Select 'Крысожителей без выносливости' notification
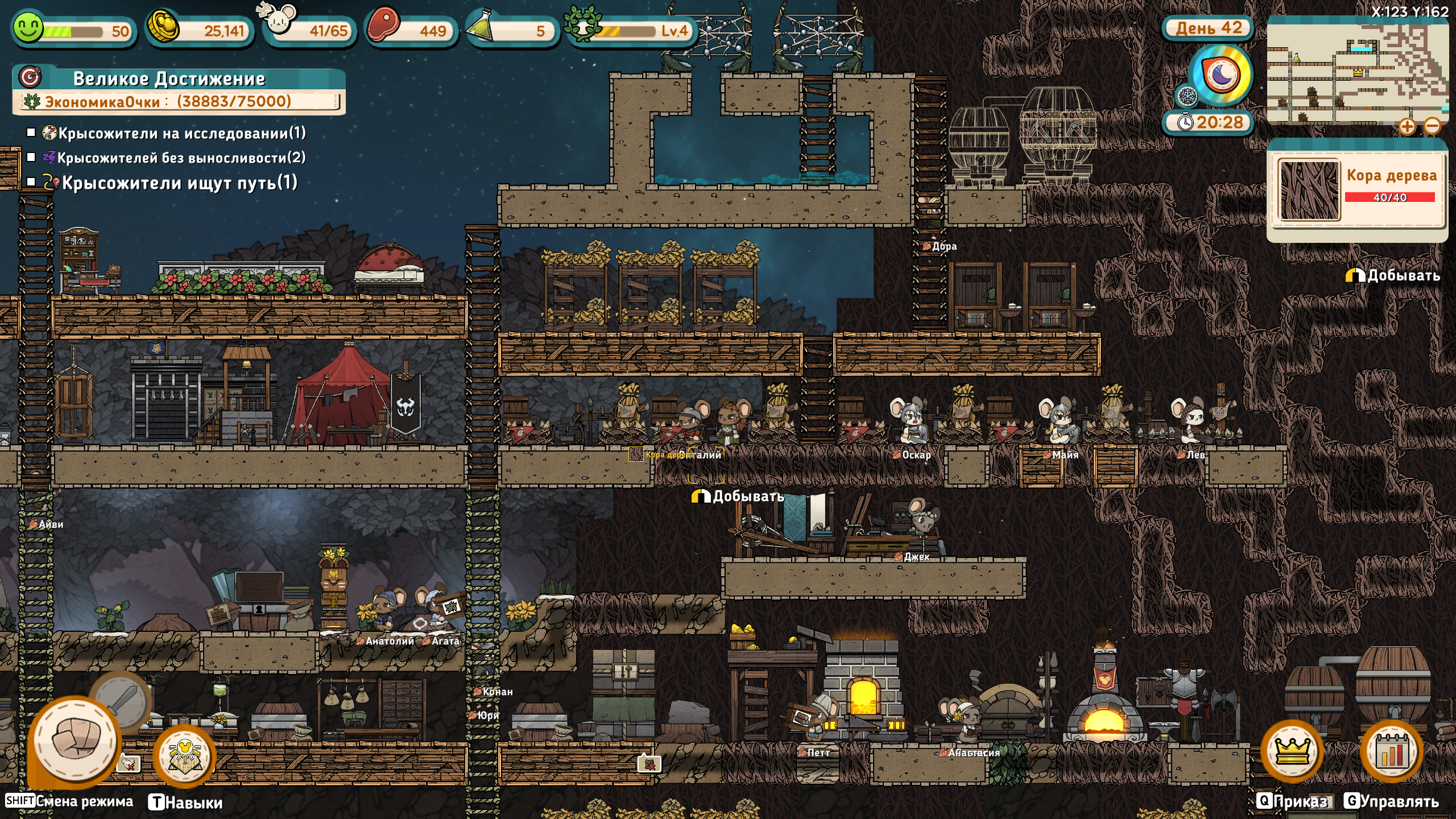 [x=181, y=158]
